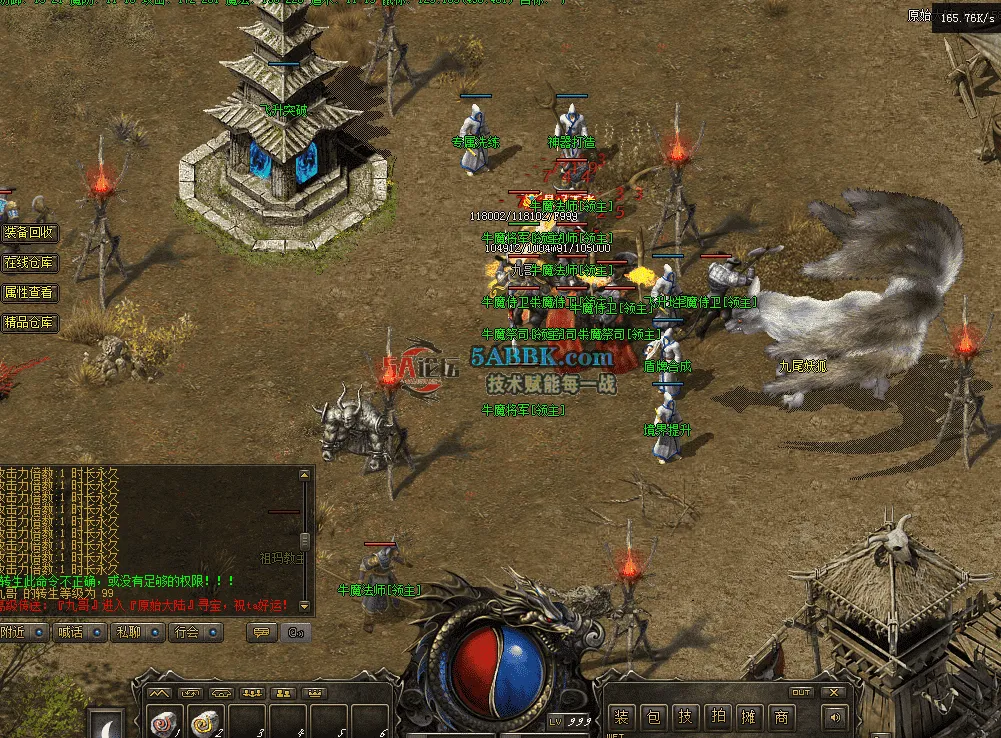Select the 私聊 private chat channel

[x=138, y=632]
